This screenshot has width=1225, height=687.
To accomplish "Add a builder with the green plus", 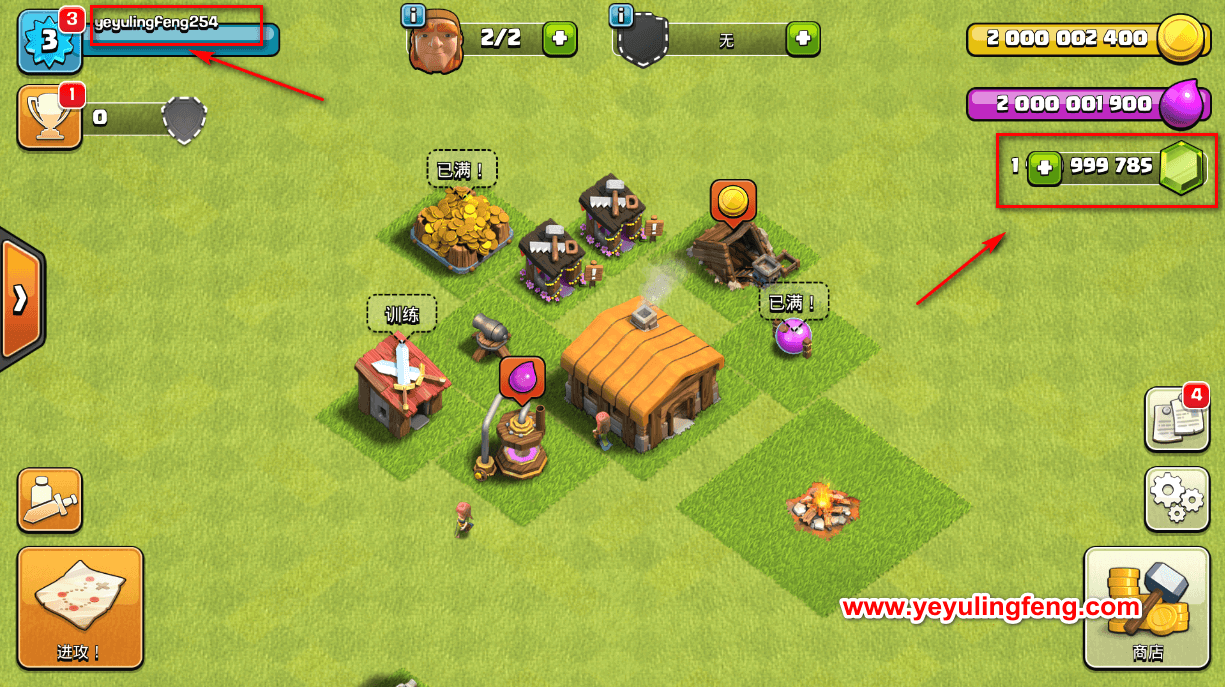I will [x=559, y=39].
